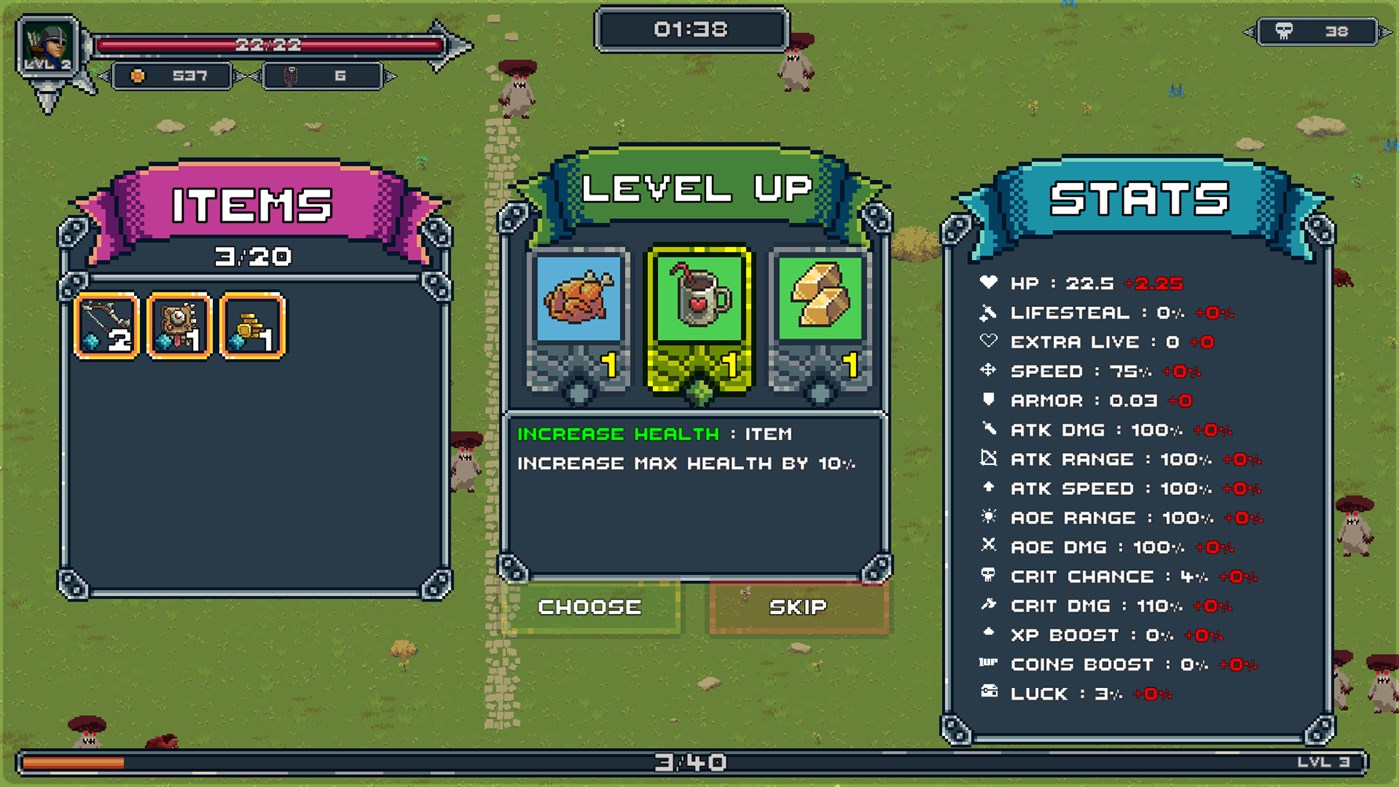This screenshot has height=787, width=1399.
Task: Click the 3/40 XP progress bar
Action: tap(700, 762)
